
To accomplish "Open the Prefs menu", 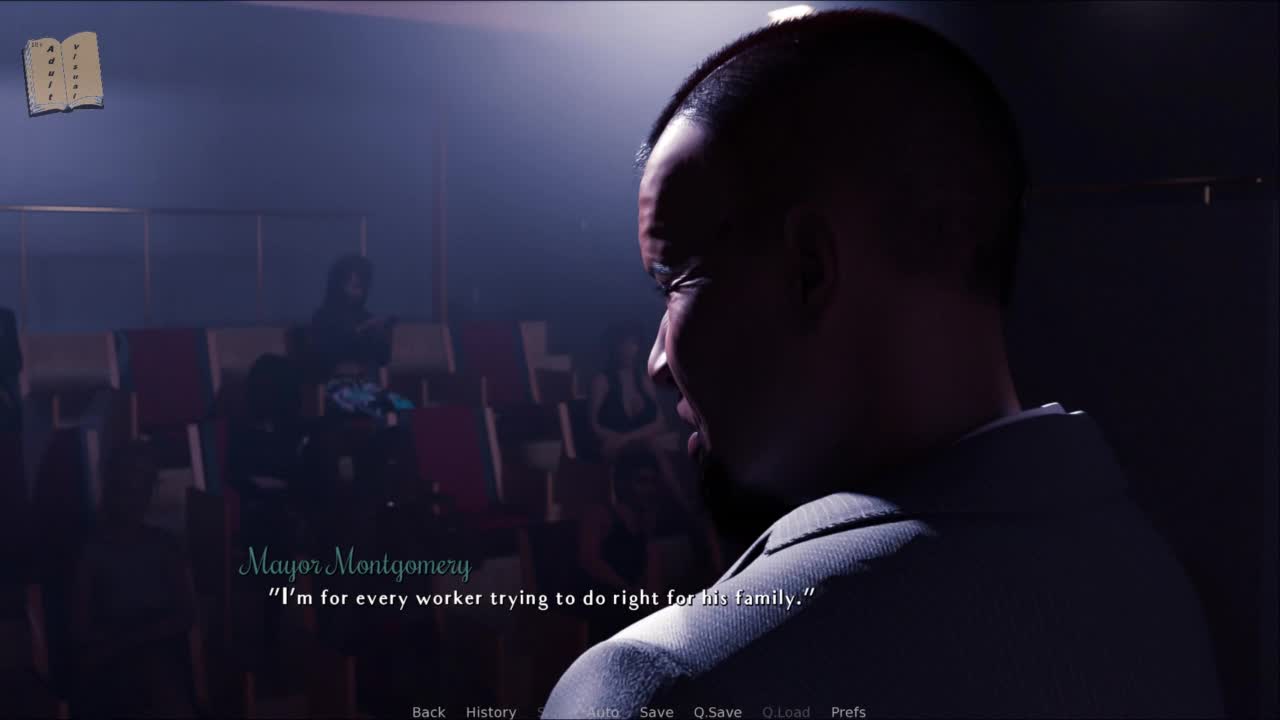I will (x=848, y=712).
